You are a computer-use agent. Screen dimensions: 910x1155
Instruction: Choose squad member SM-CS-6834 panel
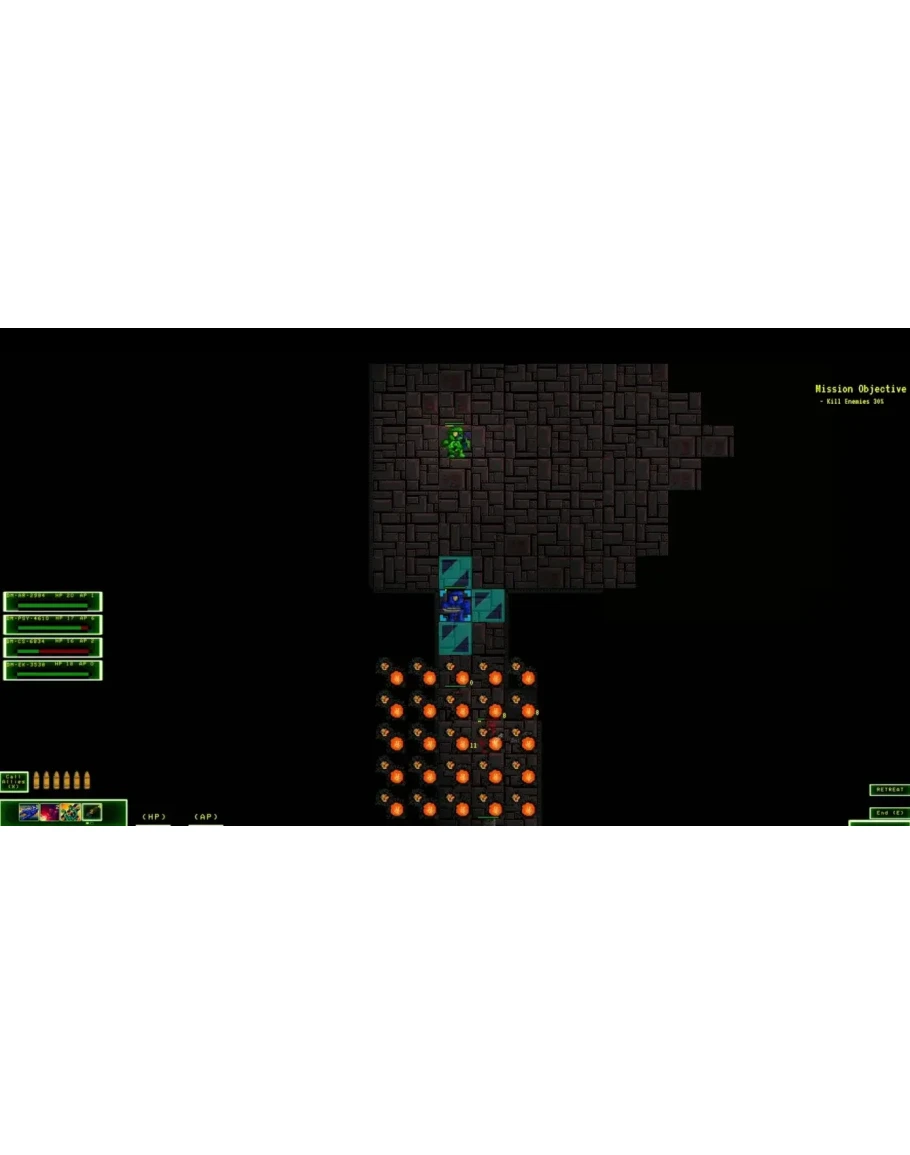53,647
